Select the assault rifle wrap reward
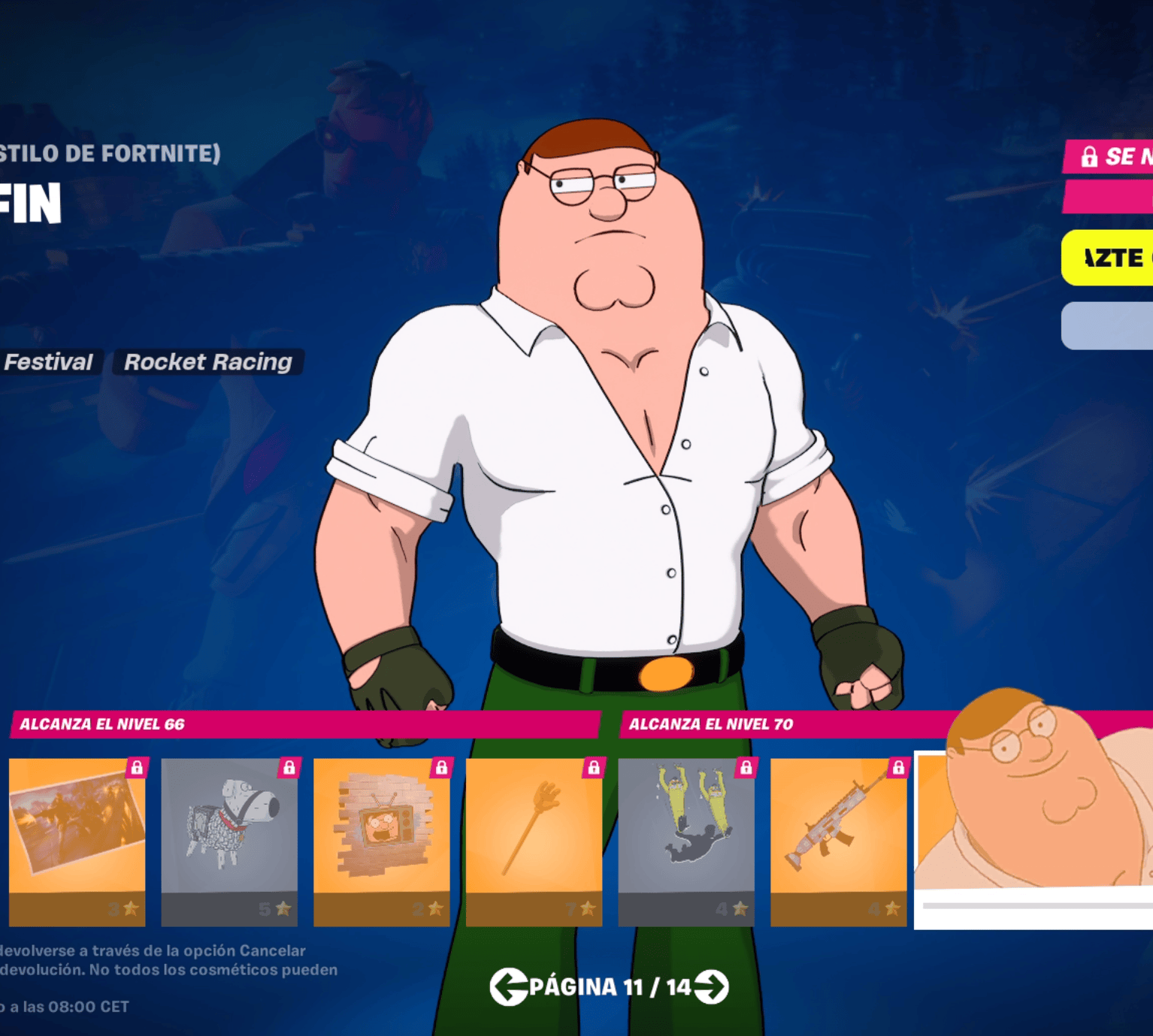 click(838, 841)
